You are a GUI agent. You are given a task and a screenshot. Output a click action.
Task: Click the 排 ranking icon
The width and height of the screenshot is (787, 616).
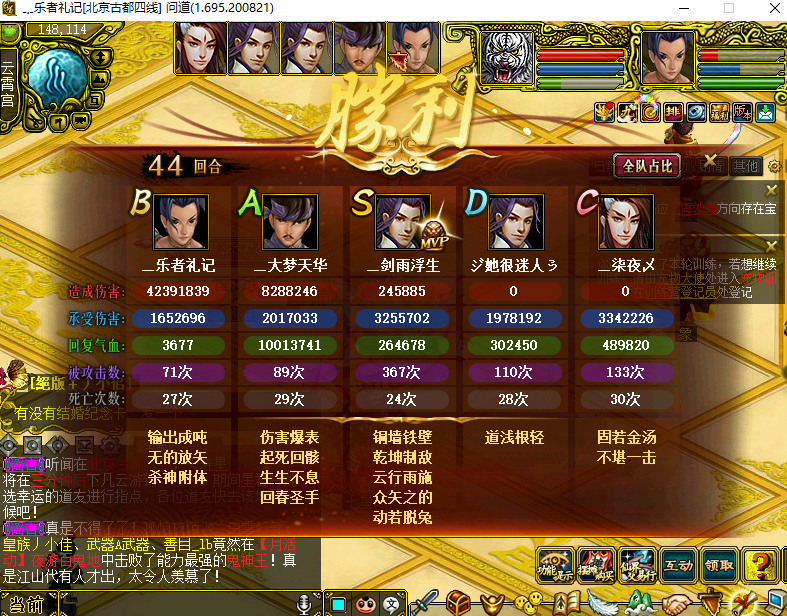[x=674, y=112]
